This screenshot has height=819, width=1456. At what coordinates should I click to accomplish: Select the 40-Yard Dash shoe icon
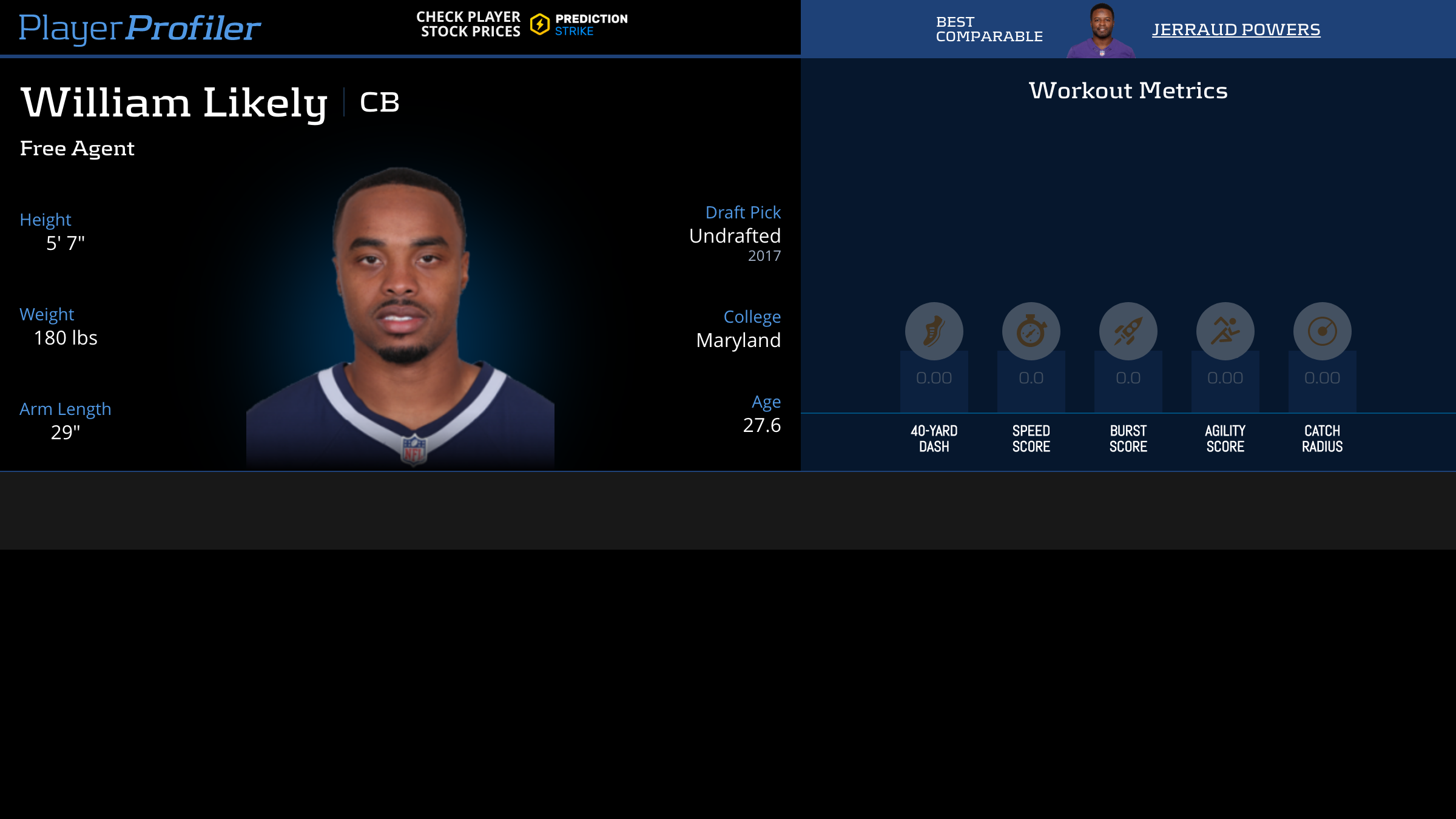click(x=934, y=331)
